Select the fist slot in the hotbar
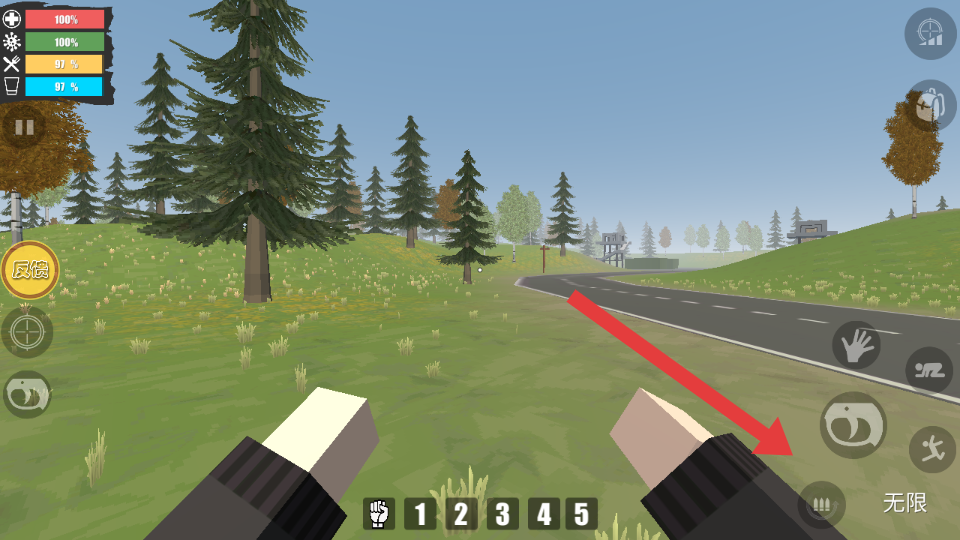The height and width of the screenshot is (540, 960). (378, 514)
